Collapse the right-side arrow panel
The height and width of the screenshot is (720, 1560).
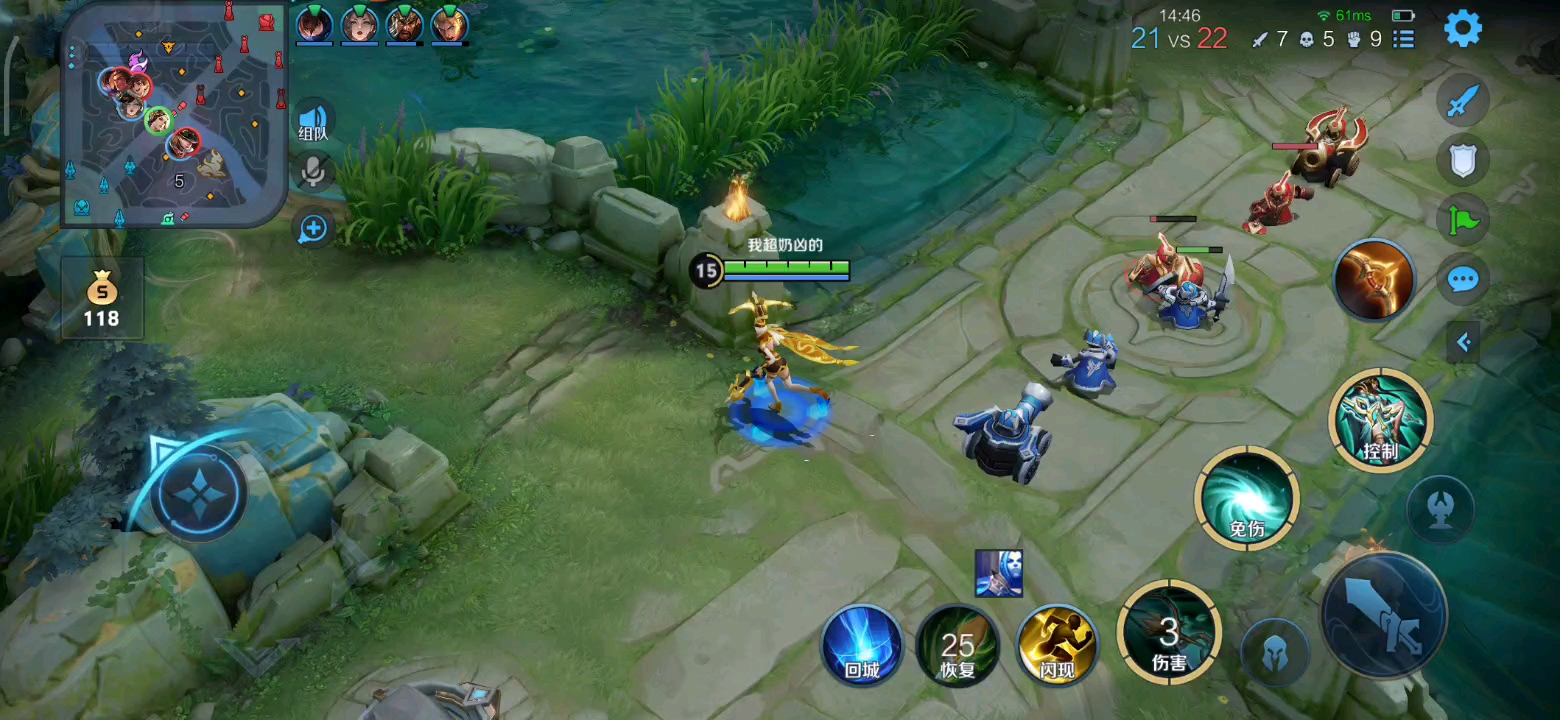[1464, 343]
